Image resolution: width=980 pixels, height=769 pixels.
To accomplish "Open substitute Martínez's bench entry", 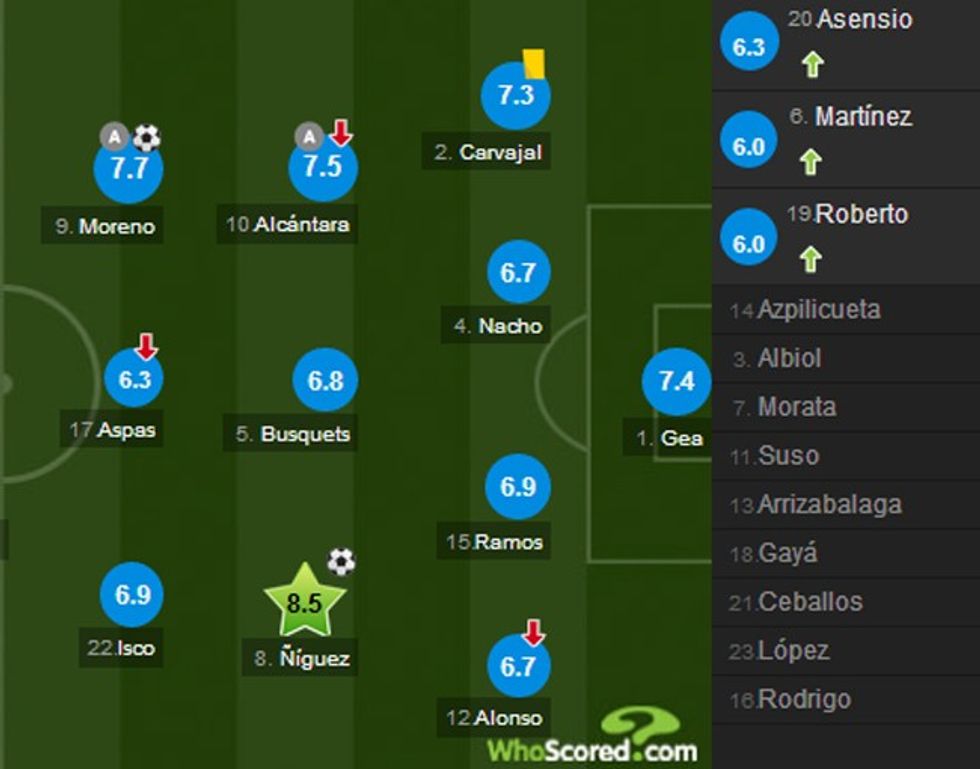I will click(x=862, y=117).
